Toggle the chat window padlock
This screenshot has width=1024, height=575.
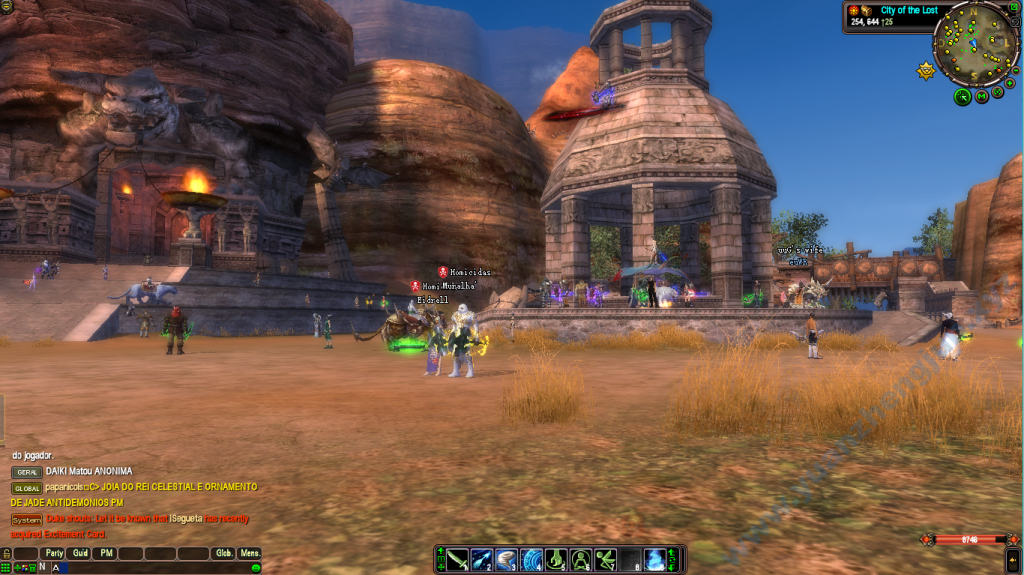click(6, 553)
